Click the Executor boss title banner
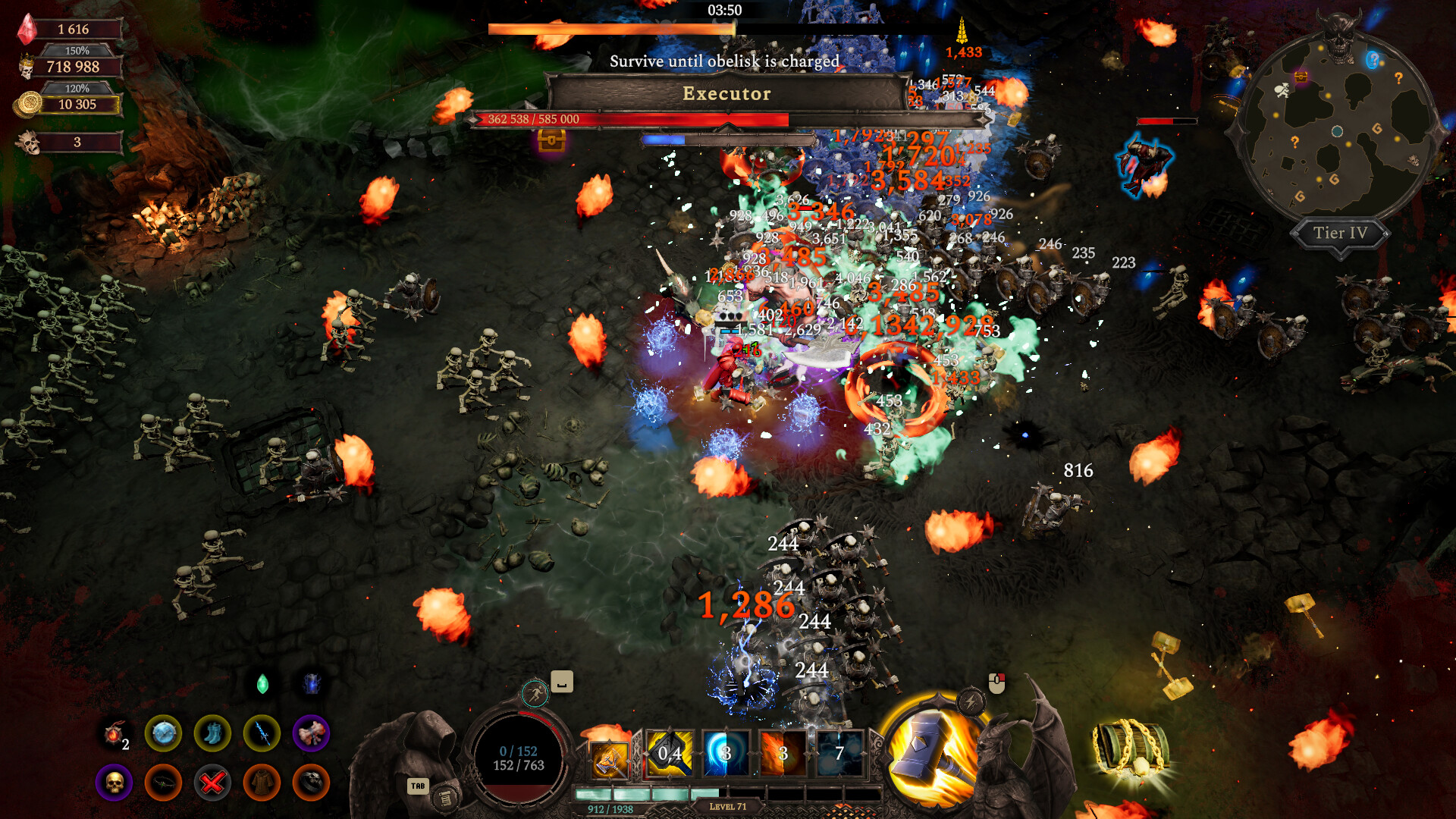The image size is (1456, 819). click(x=726, y=93)
